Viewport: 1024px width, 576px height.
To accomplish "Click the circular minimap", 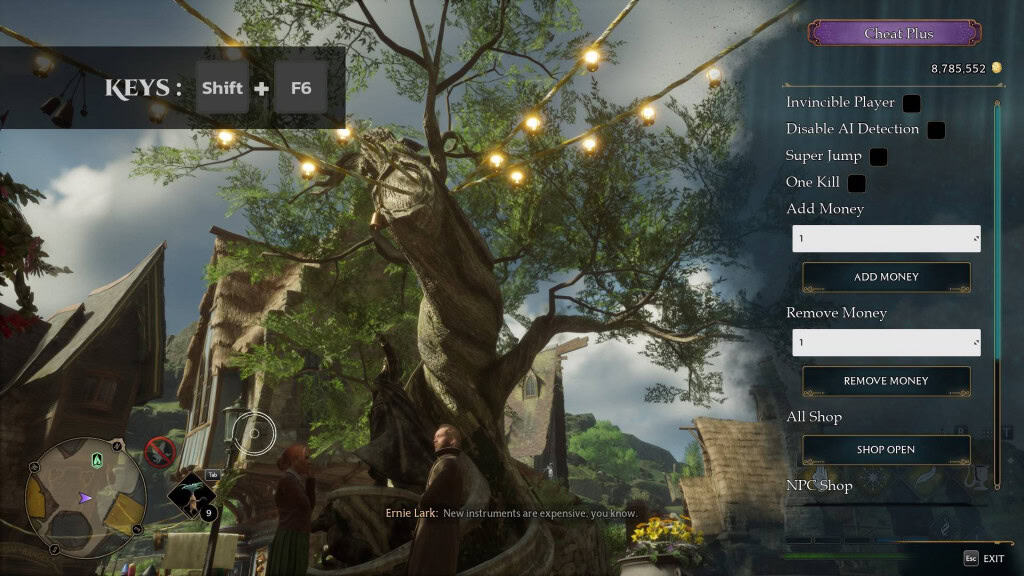I will [x=85, y=497].
